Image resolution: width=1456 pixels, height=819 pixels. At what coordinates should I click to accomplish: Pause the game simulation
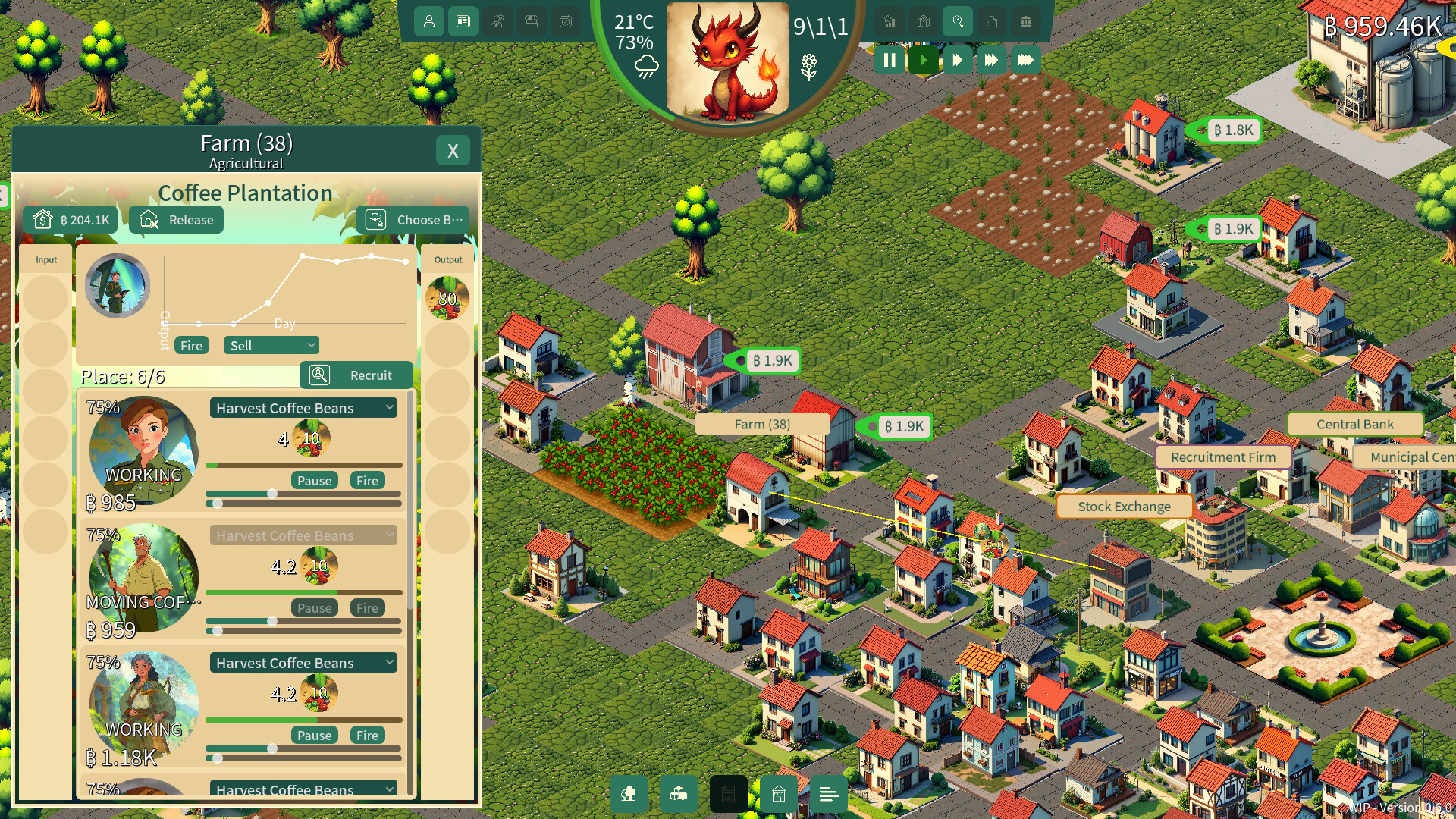(890, 60)
